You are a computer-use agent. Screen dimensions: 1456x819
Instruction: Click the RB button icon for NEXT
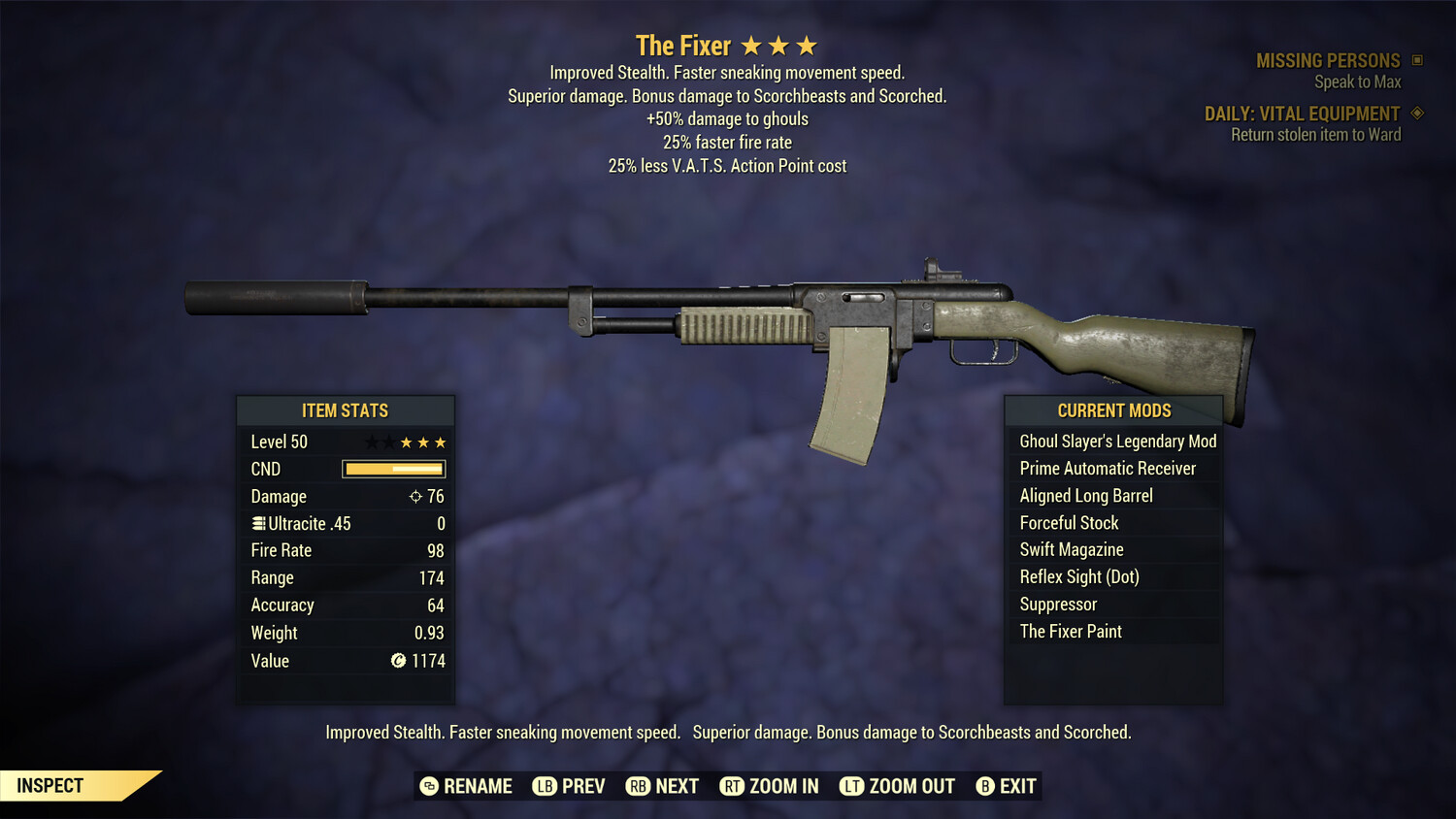[x=639, y=786]
